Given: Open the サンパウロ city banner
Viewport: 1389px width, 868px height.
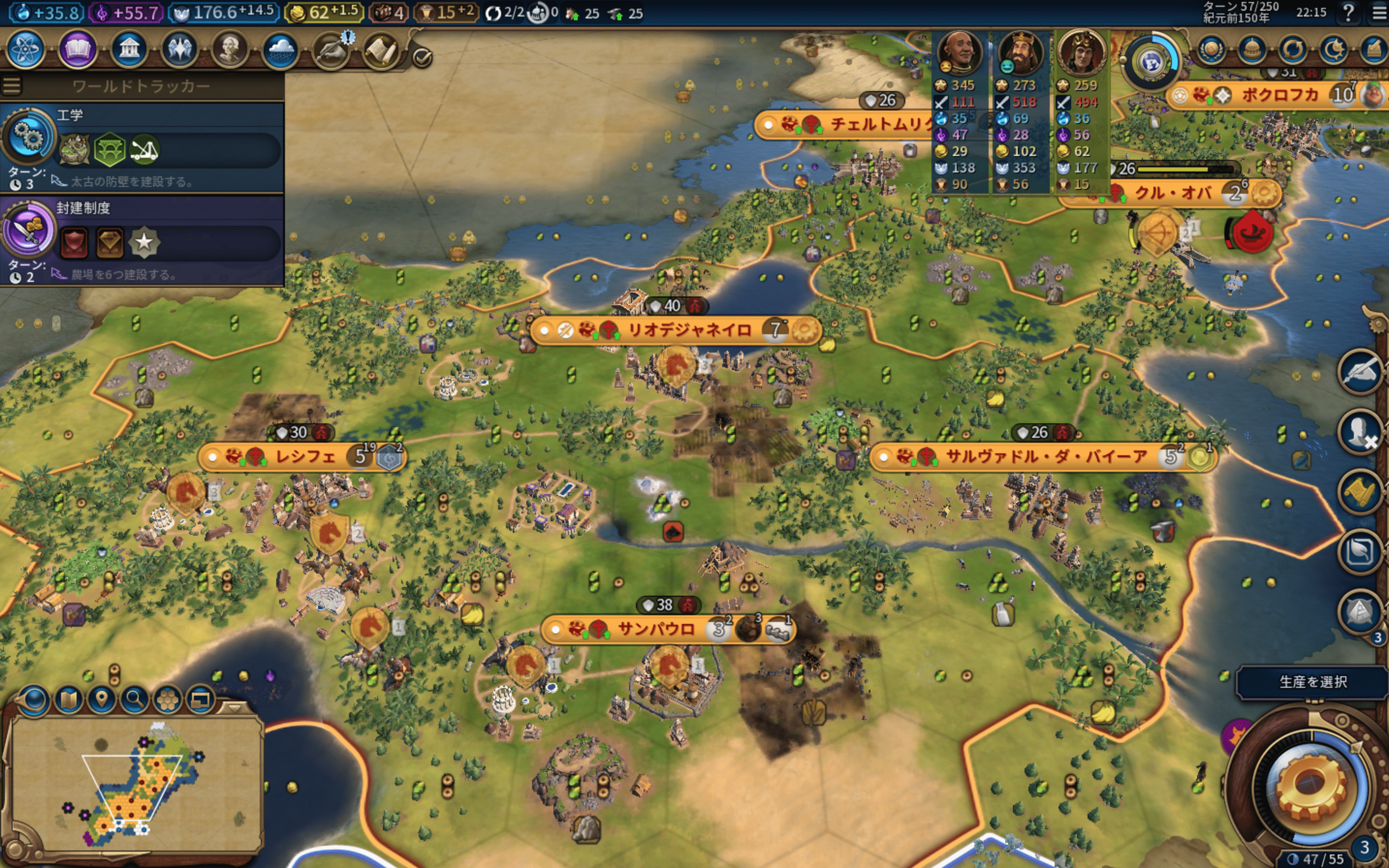Looking at the screenshot, I should point(655,629).
